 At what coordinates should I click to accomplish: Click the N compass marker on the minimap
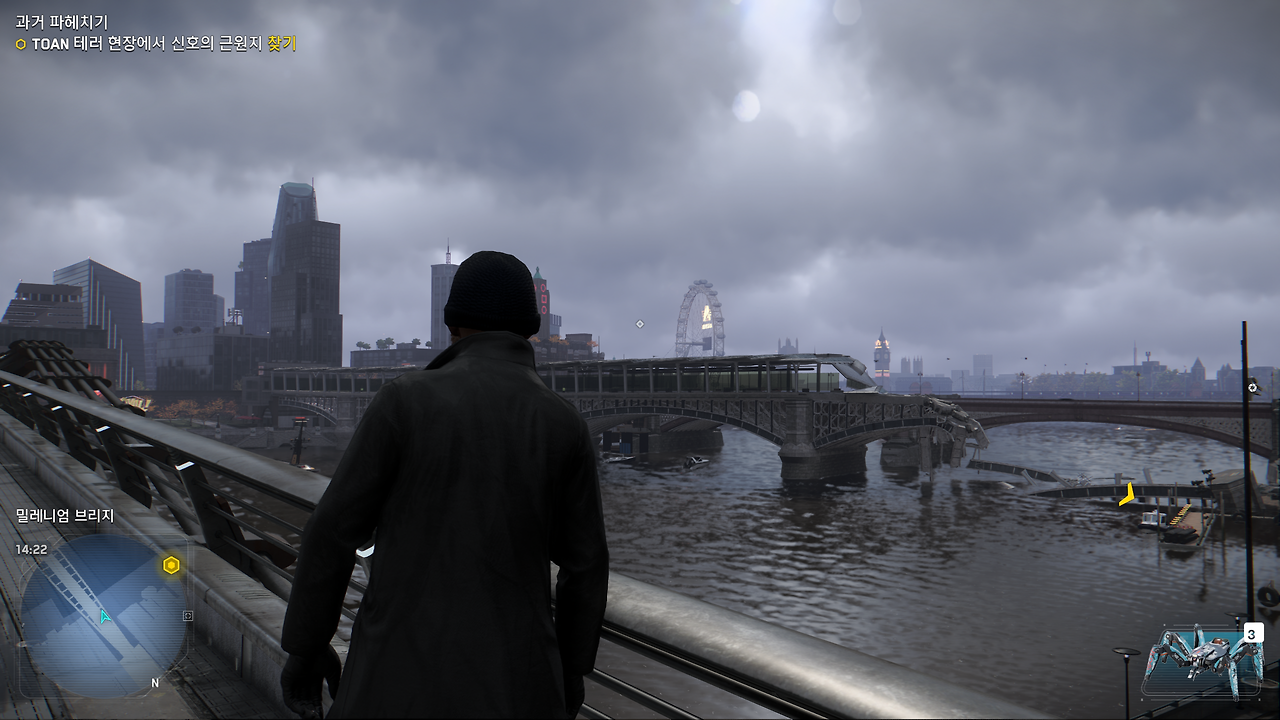pos(155,682)
